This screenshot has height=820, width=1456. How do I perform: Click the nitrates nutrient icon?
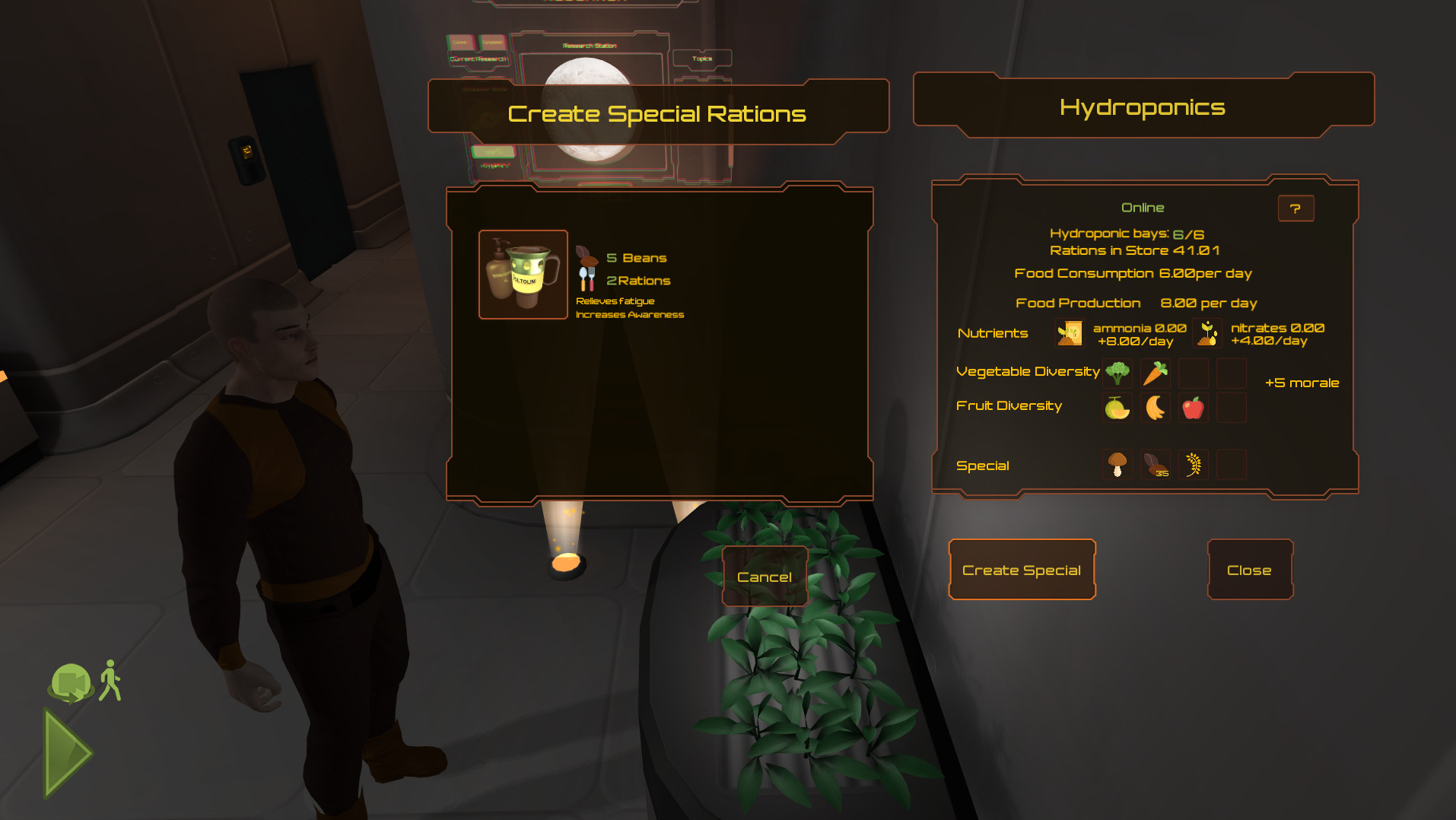point(1207,333)
